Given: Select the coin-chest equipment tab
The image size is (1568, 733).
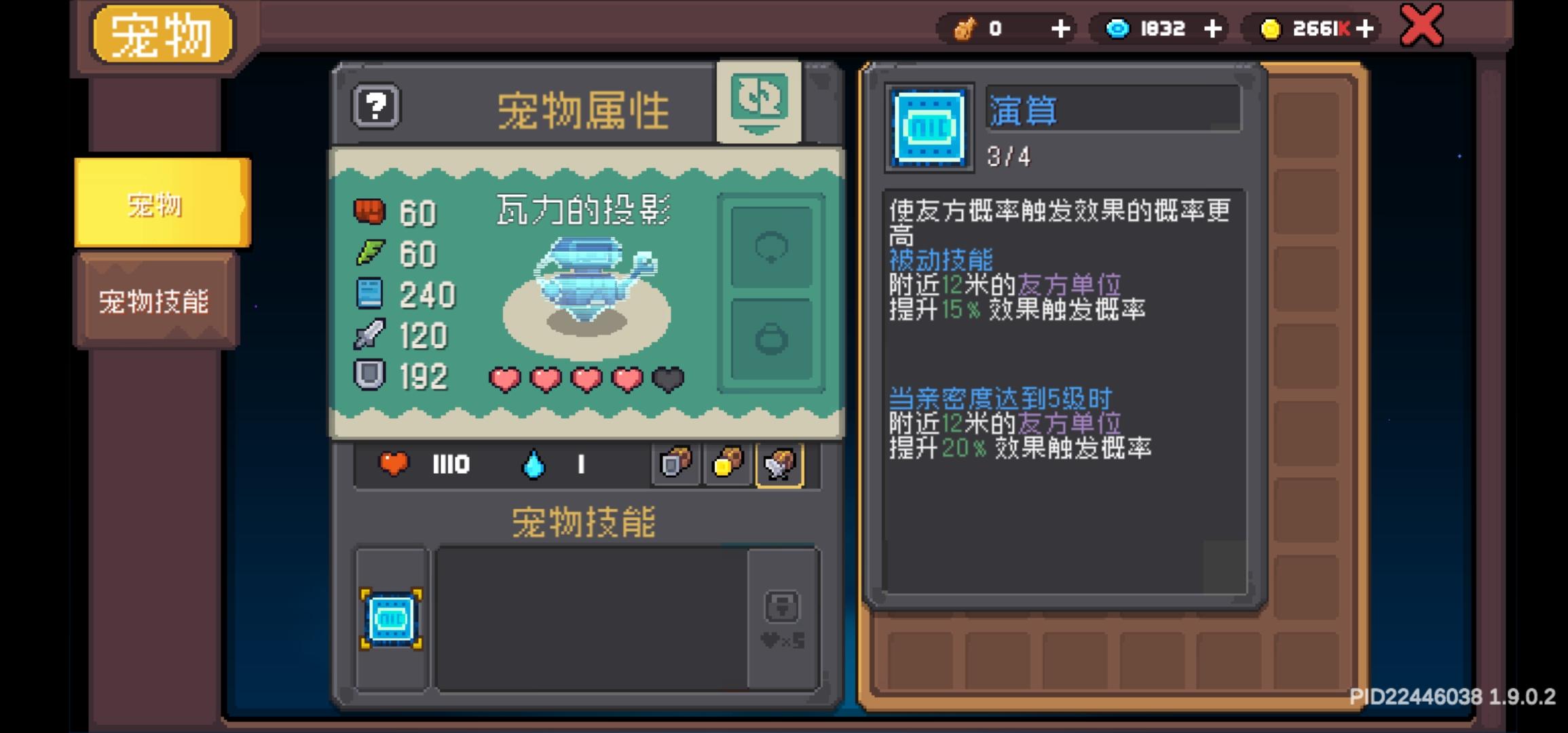Looking at the screenshot, I should (727, 464).
